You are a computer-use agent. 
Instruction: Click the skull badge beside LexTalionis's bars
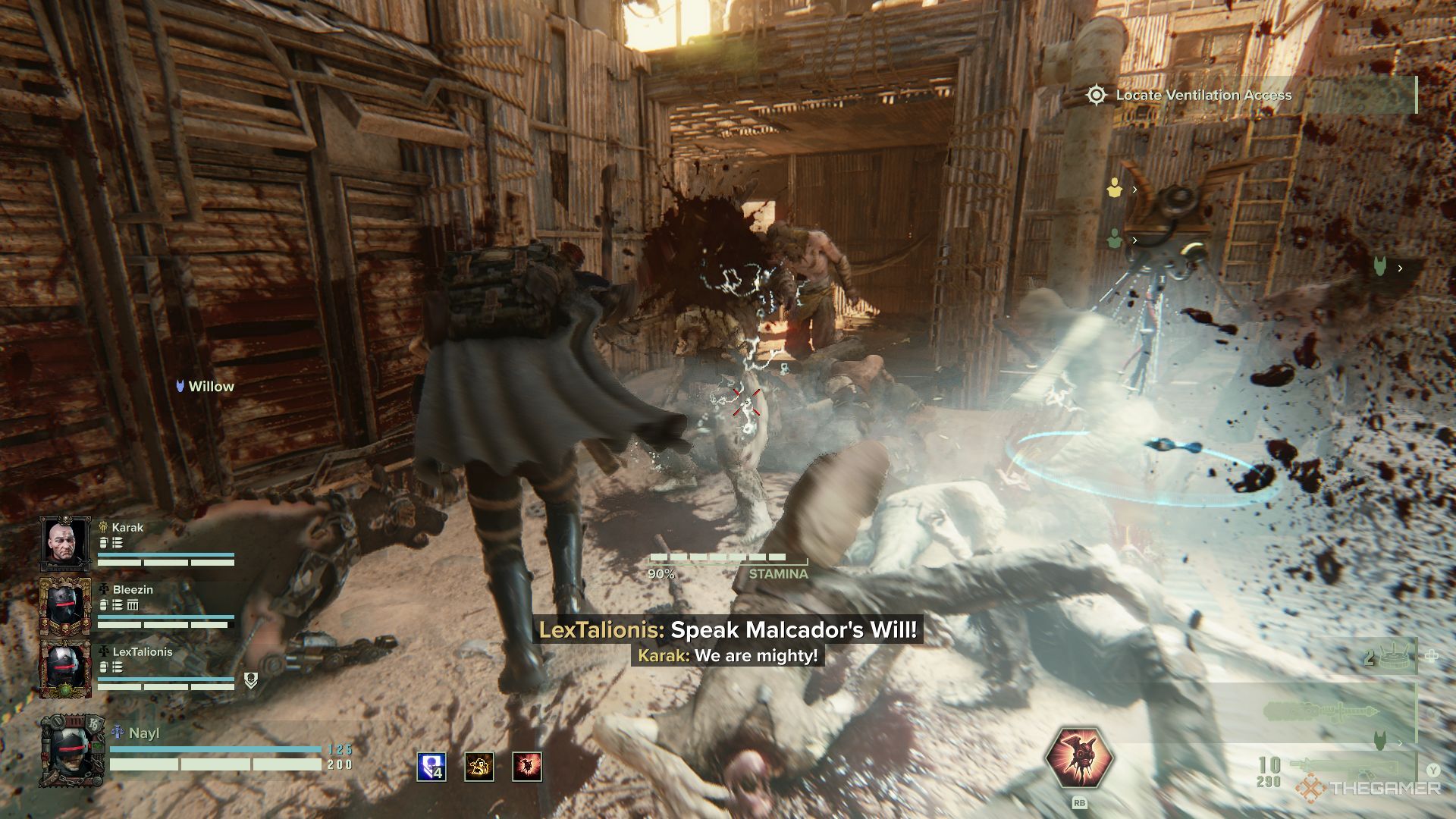pyautogui.click(x=251, y=680)
